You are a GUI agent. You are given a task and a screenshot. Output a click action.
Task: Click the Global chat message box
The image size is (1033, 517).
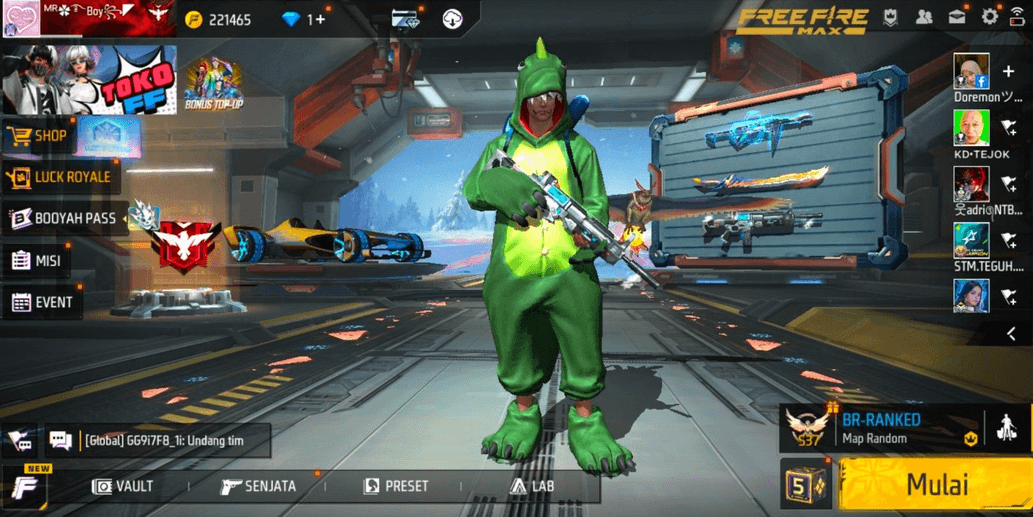point(158,440)
